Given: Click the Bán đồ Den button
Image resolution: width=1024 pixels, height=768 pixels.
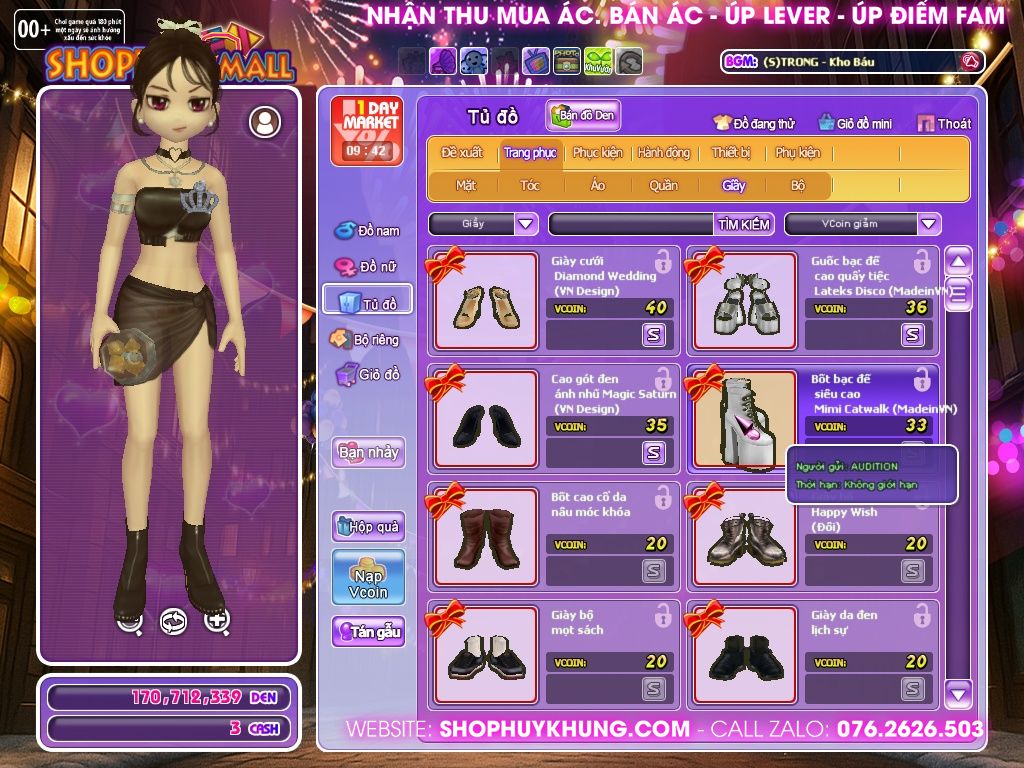Looking at the screenshot, I should (583, 116).
